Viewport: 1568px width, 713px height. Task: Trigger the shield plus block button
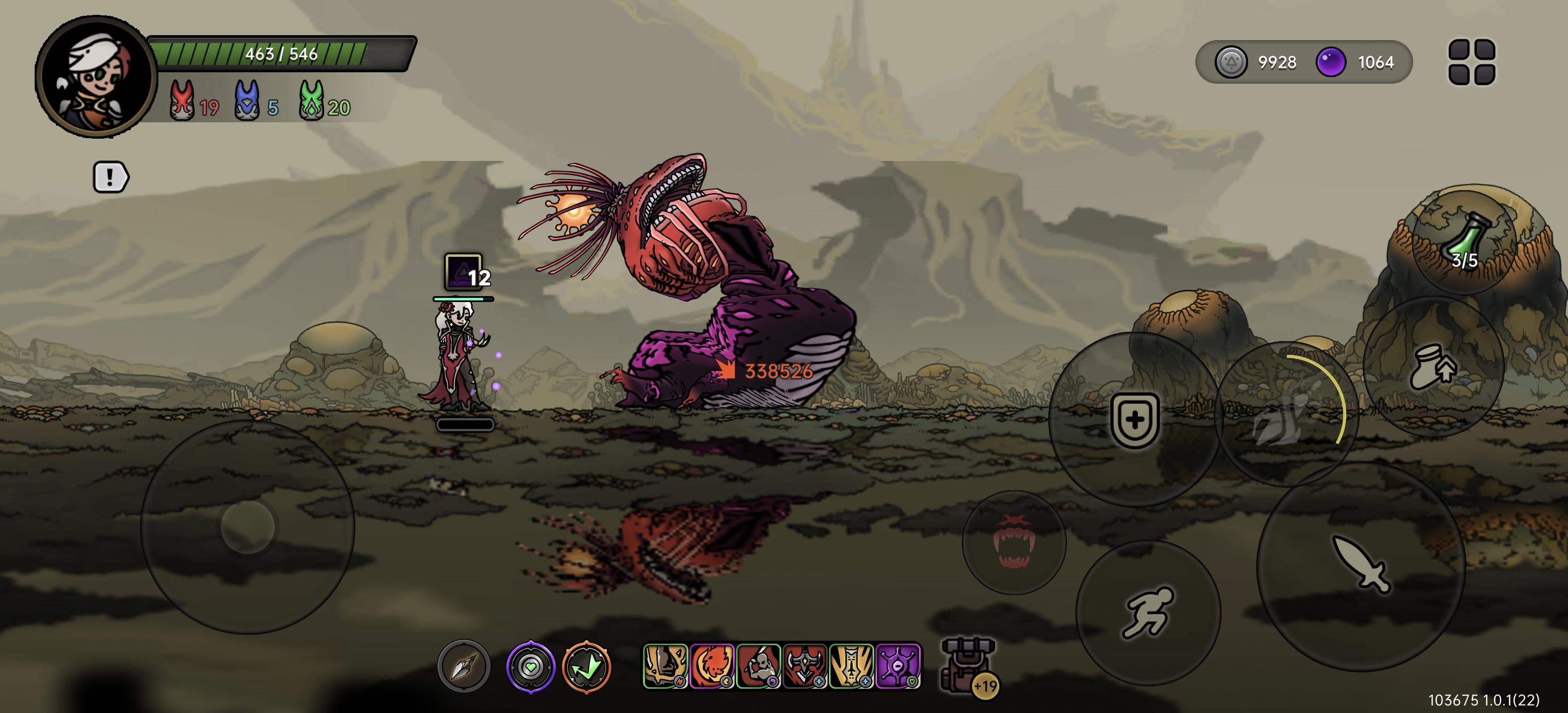(x=1134, y=419)
